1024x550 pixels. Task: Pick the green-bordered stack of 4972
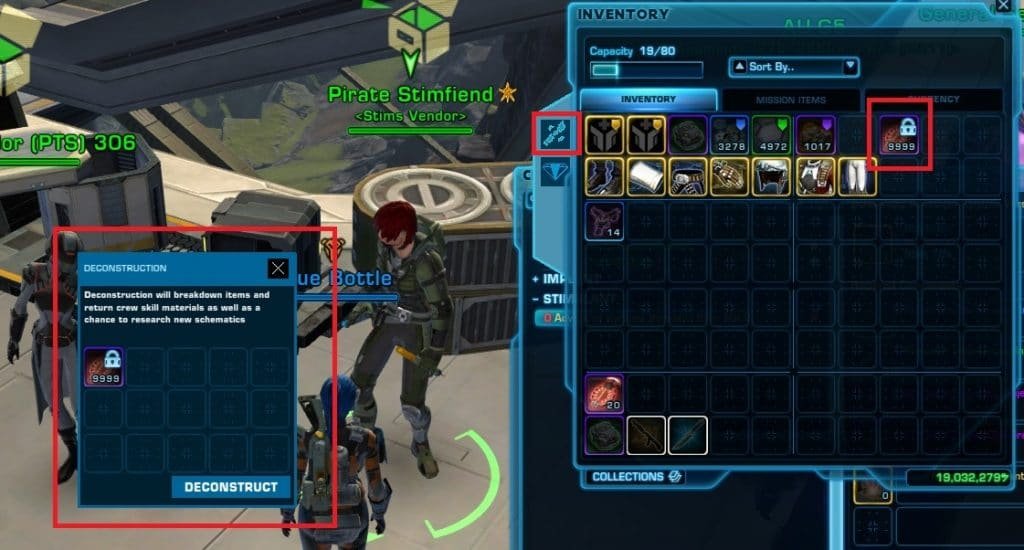[773, 135]
